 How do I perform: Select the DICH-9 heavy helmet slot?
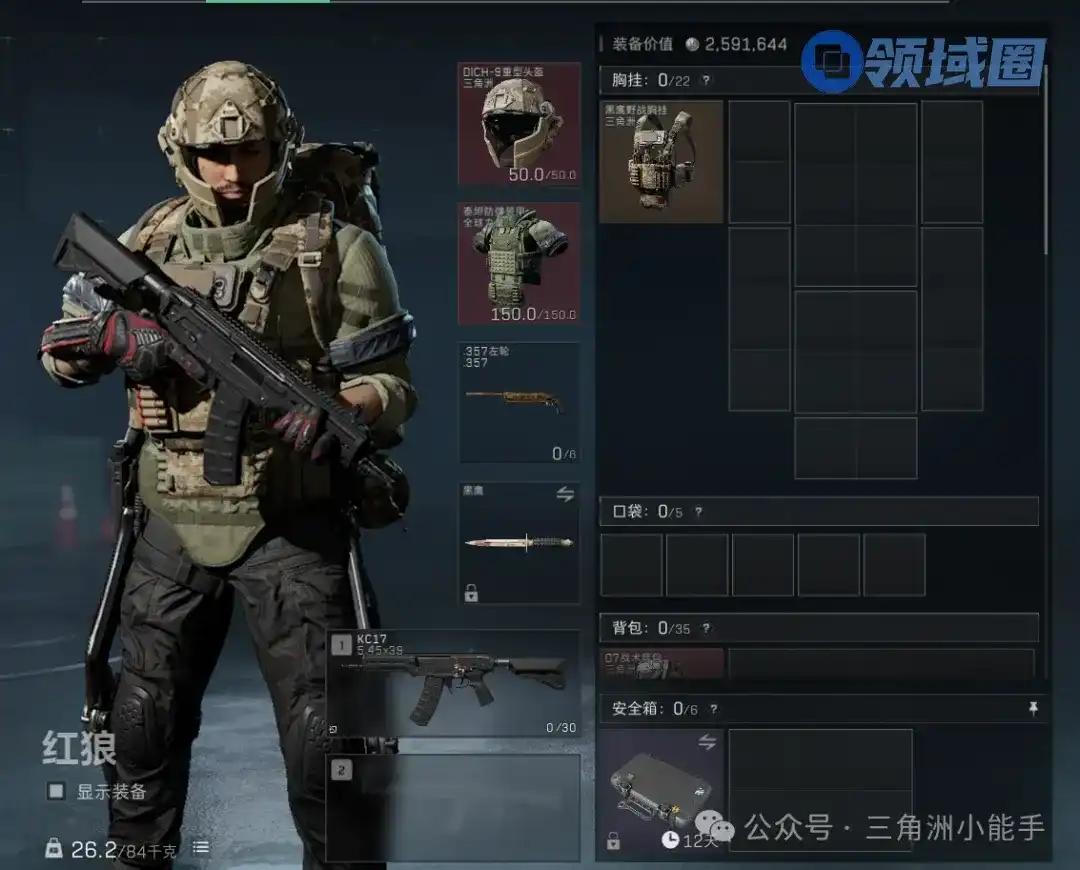(x=519, y=124)
